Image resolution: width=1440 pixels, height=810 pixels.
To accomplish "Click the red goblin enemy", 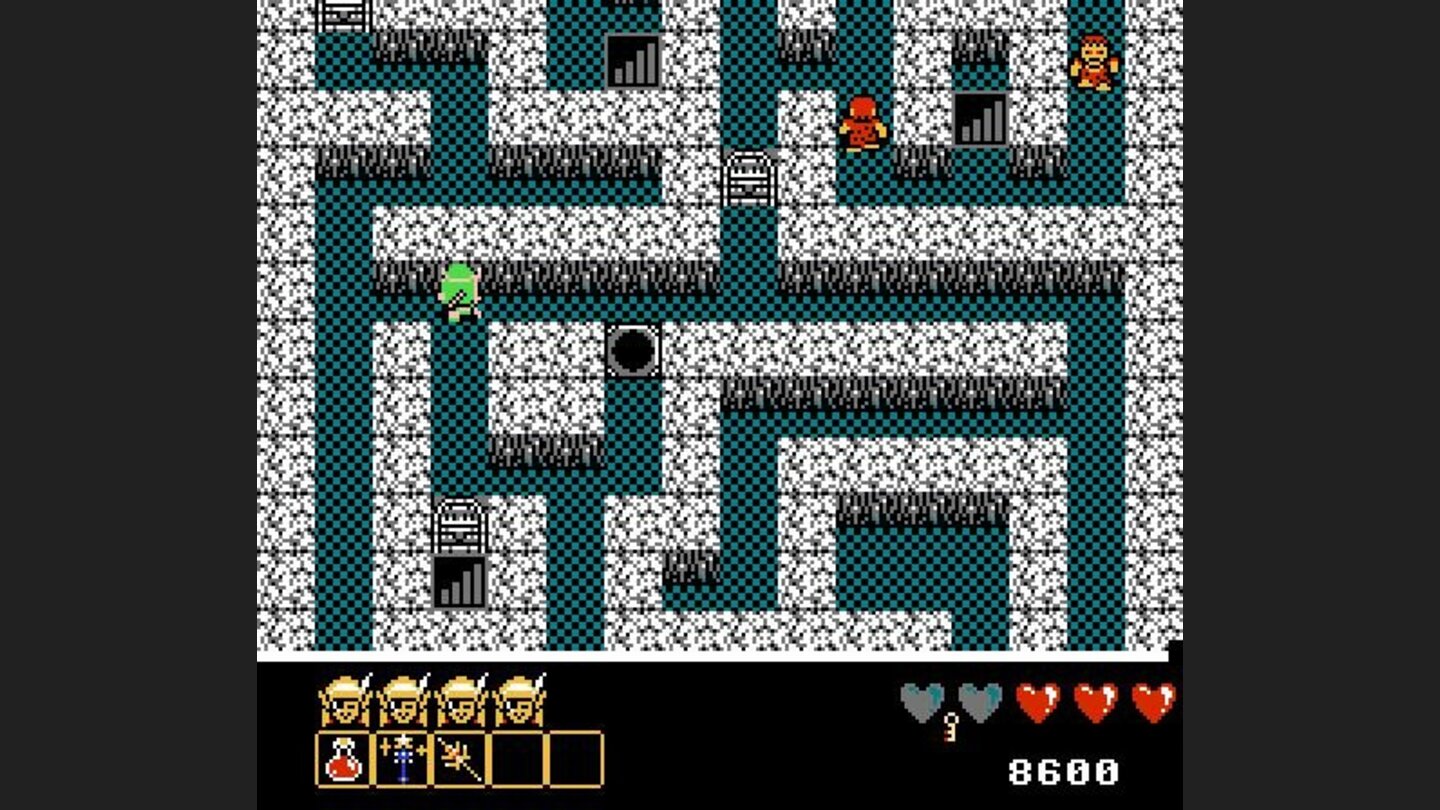I will [x=862, y=122].
